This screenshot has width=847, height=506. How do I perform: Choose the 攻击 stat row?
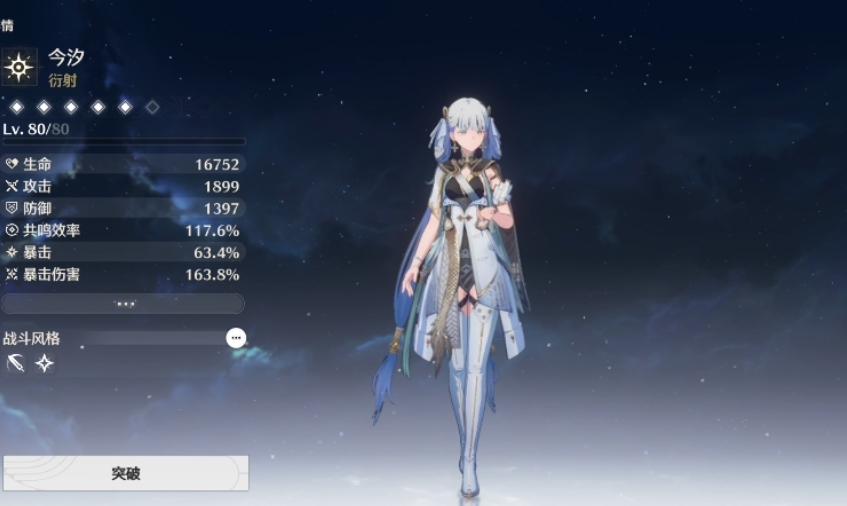[x=123, y=186]
